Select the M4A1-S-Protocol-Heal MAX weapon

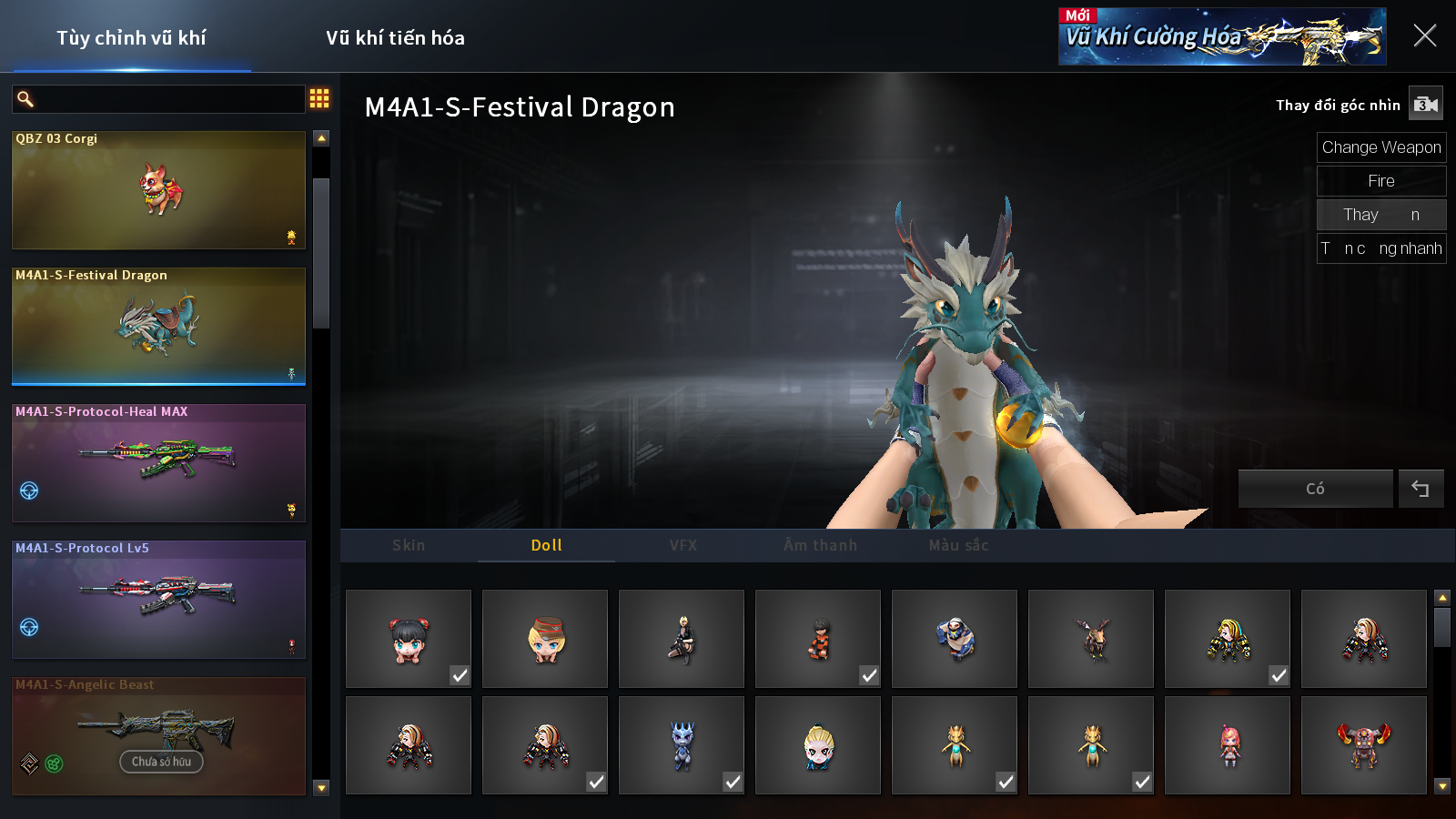click(x=158, y=463)
